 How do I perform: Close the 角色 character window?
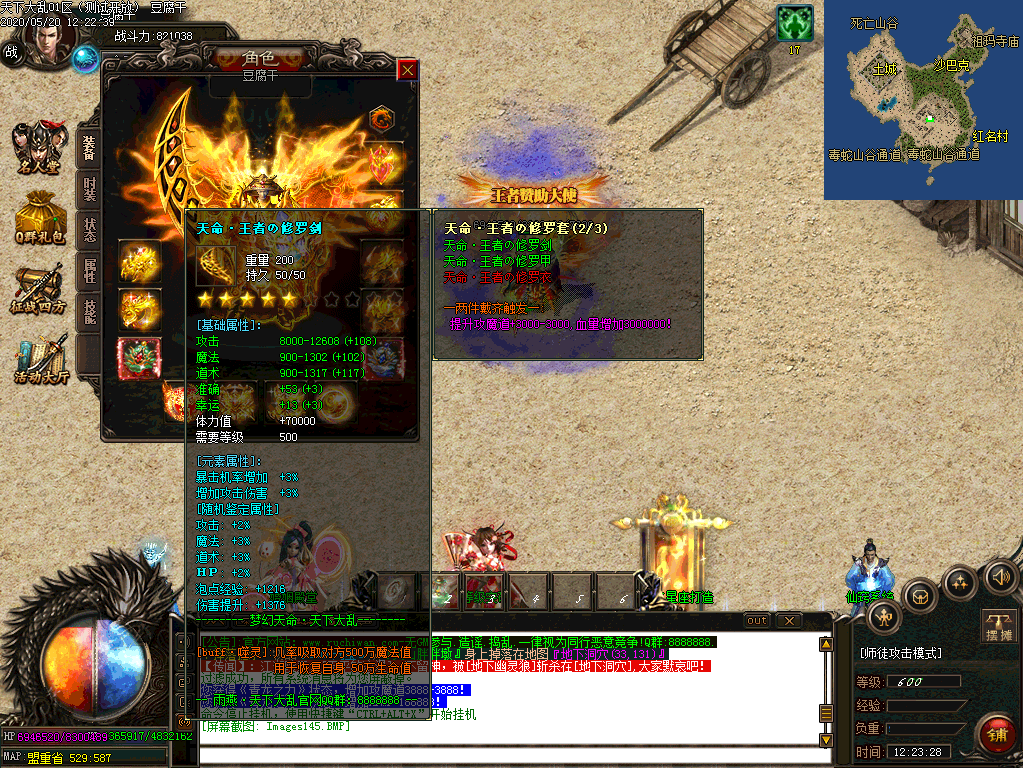click(x=407, y=70)
